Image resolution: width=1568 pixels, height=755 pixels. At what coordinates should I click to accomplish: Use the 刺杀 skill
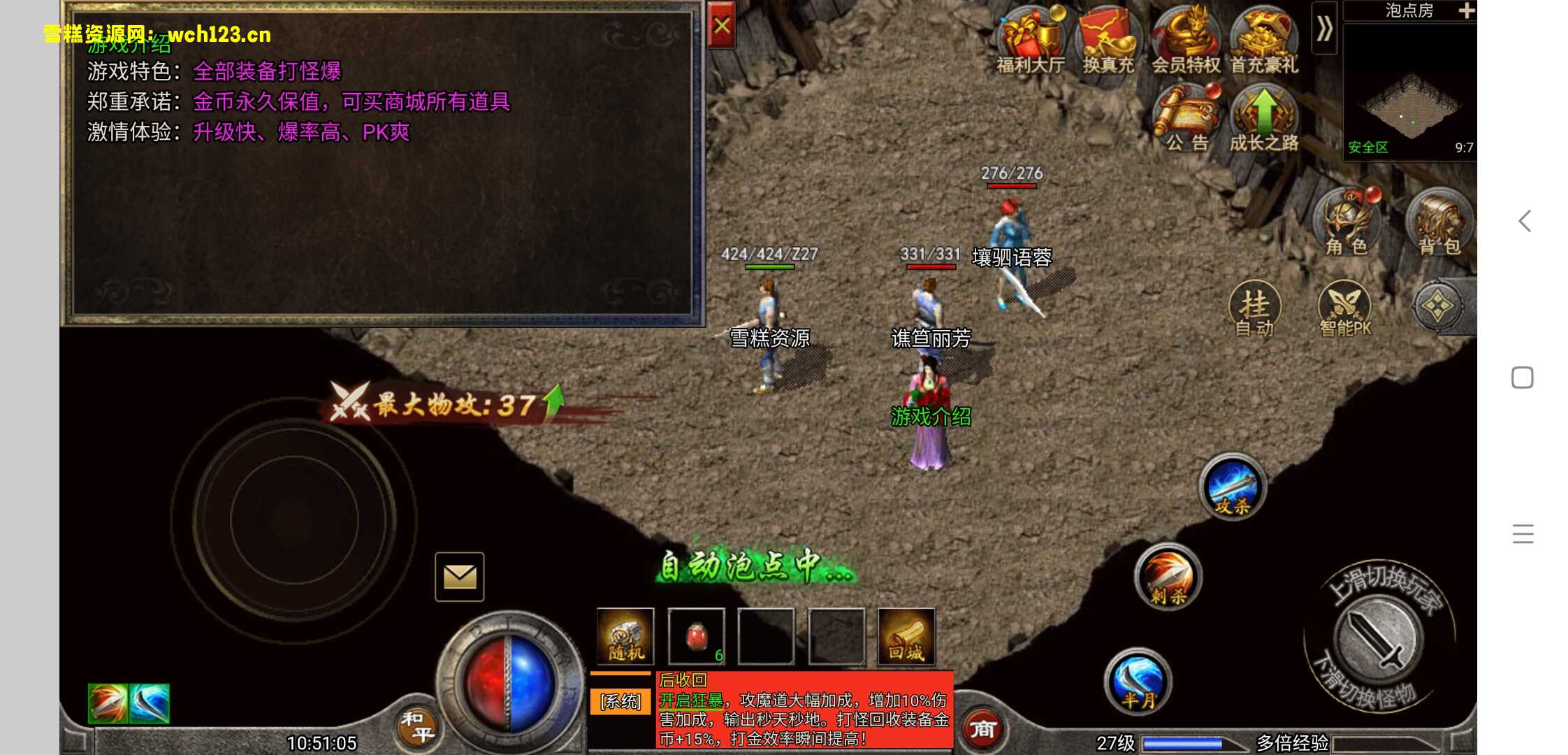pos(1168,577)
